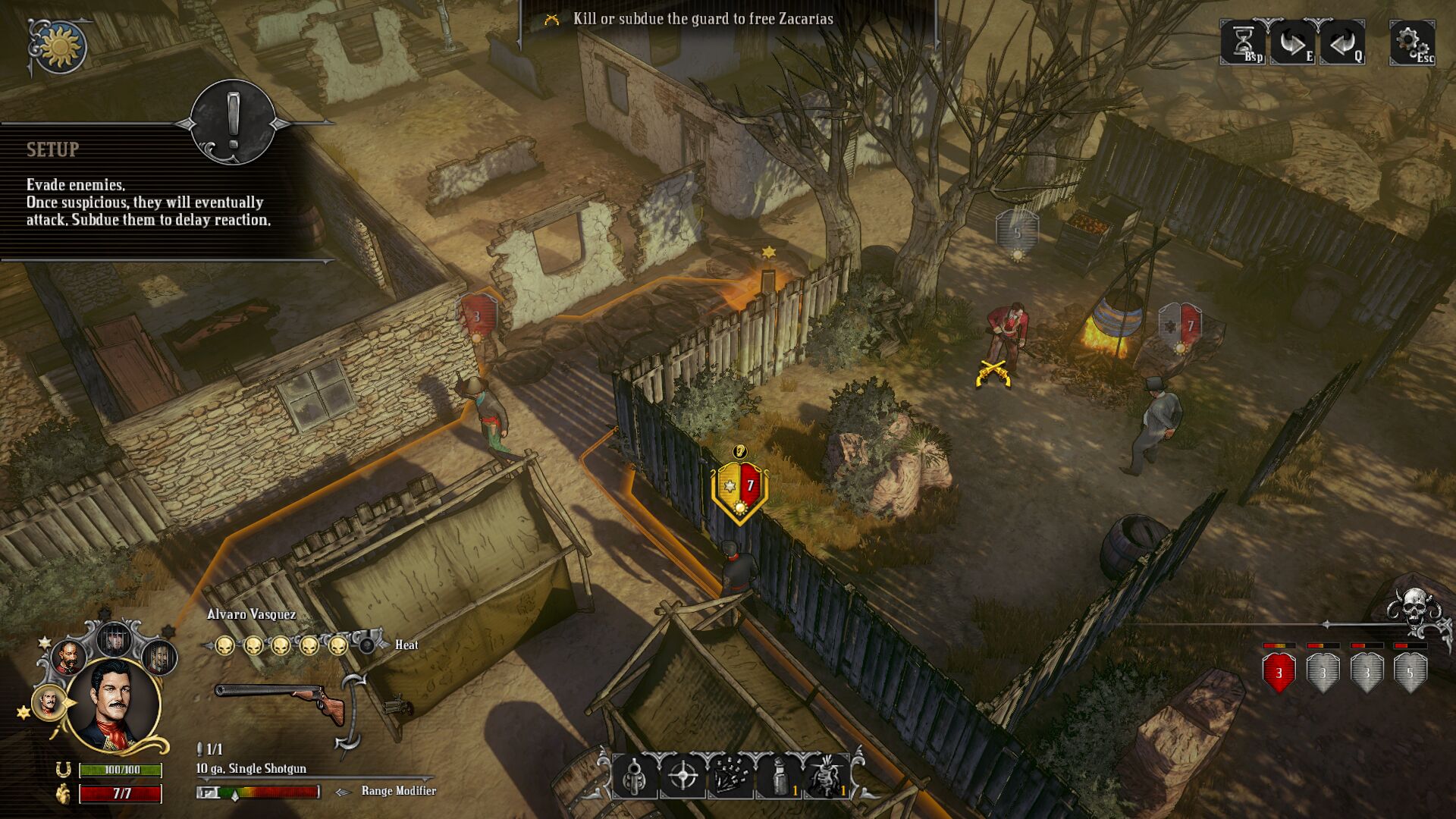Select the revolver shot ability
This screenshot has width=1456, height=819.
(635, 776)
